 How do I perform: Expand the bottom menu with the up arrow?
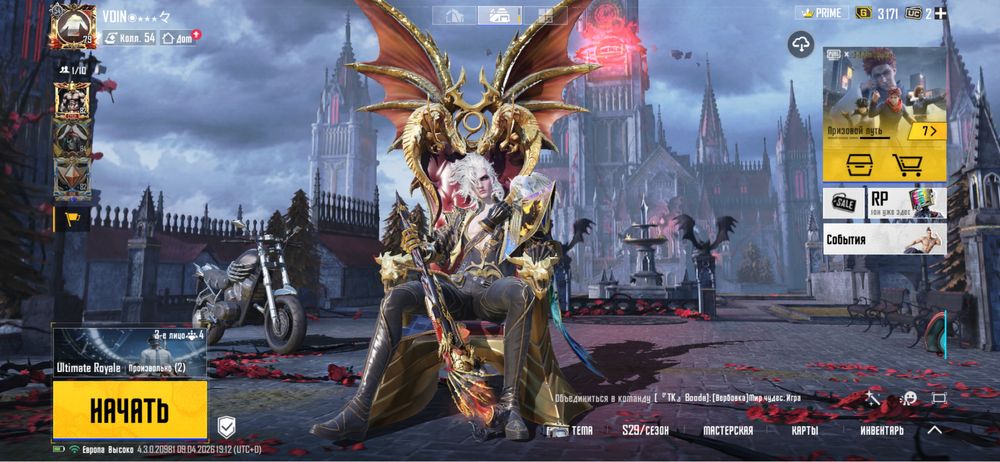pos(934,430)
